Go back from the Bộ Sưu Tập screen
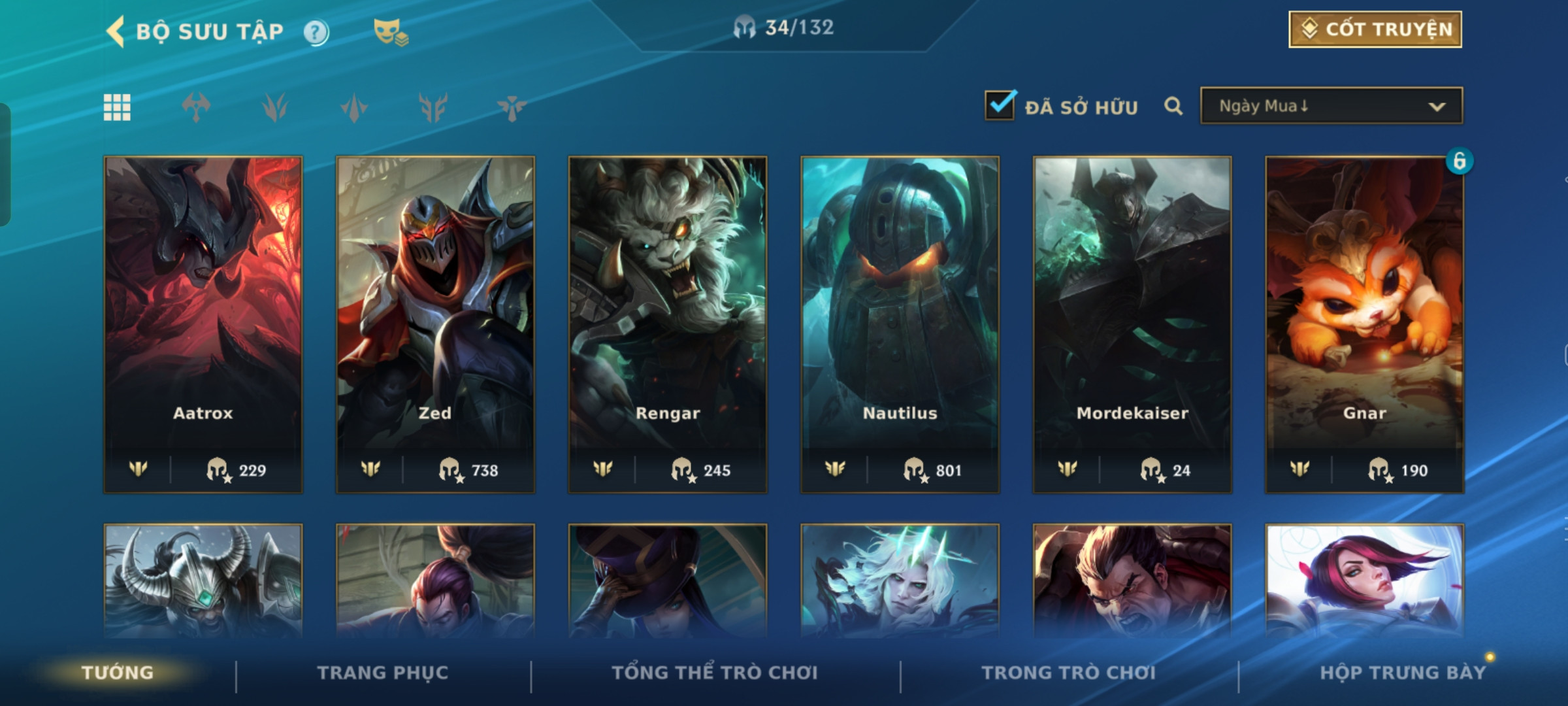The width and height of the screenshot is (1568, 706). pos(116,31)
